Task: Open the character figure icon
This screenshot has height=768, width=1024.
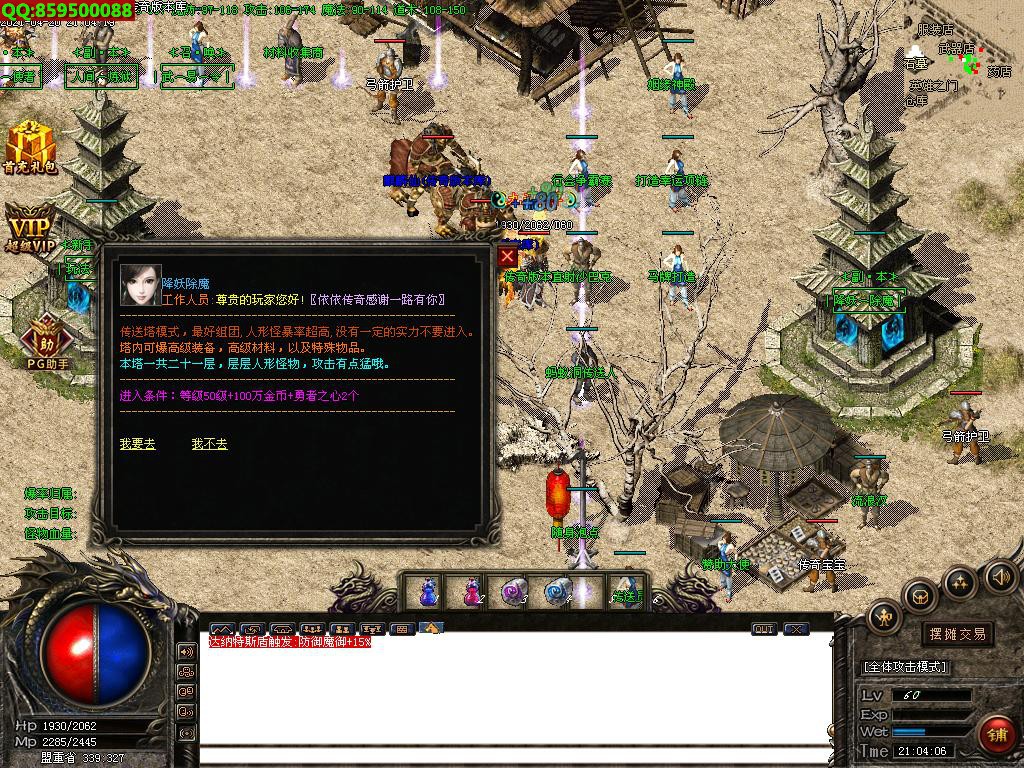Action: [x=884, y=618]
